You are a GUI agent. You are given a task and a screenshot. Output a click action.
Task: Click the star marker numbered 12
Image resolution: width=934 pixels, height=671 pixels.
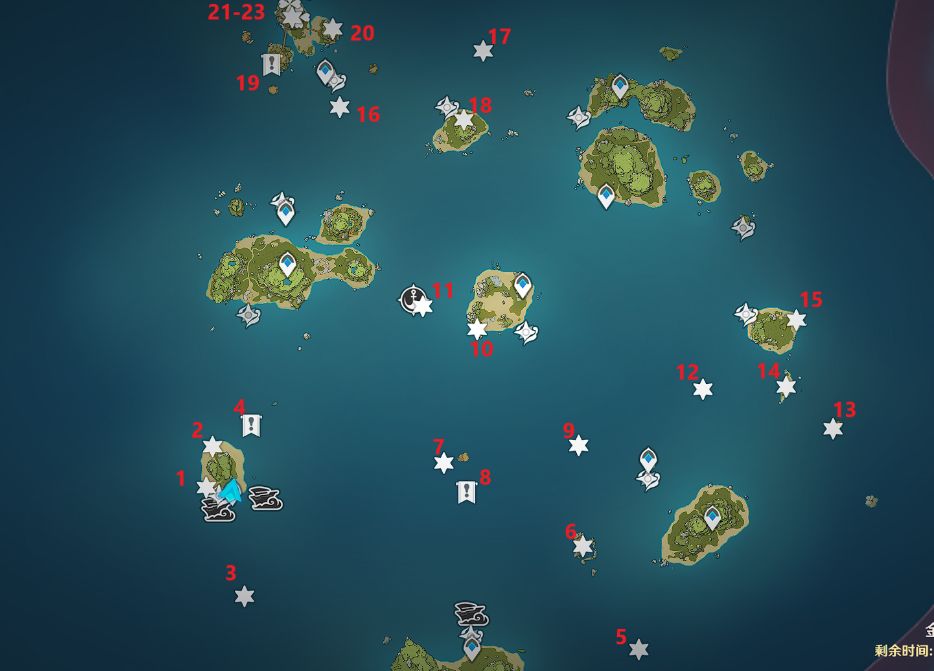coord(703,389)
